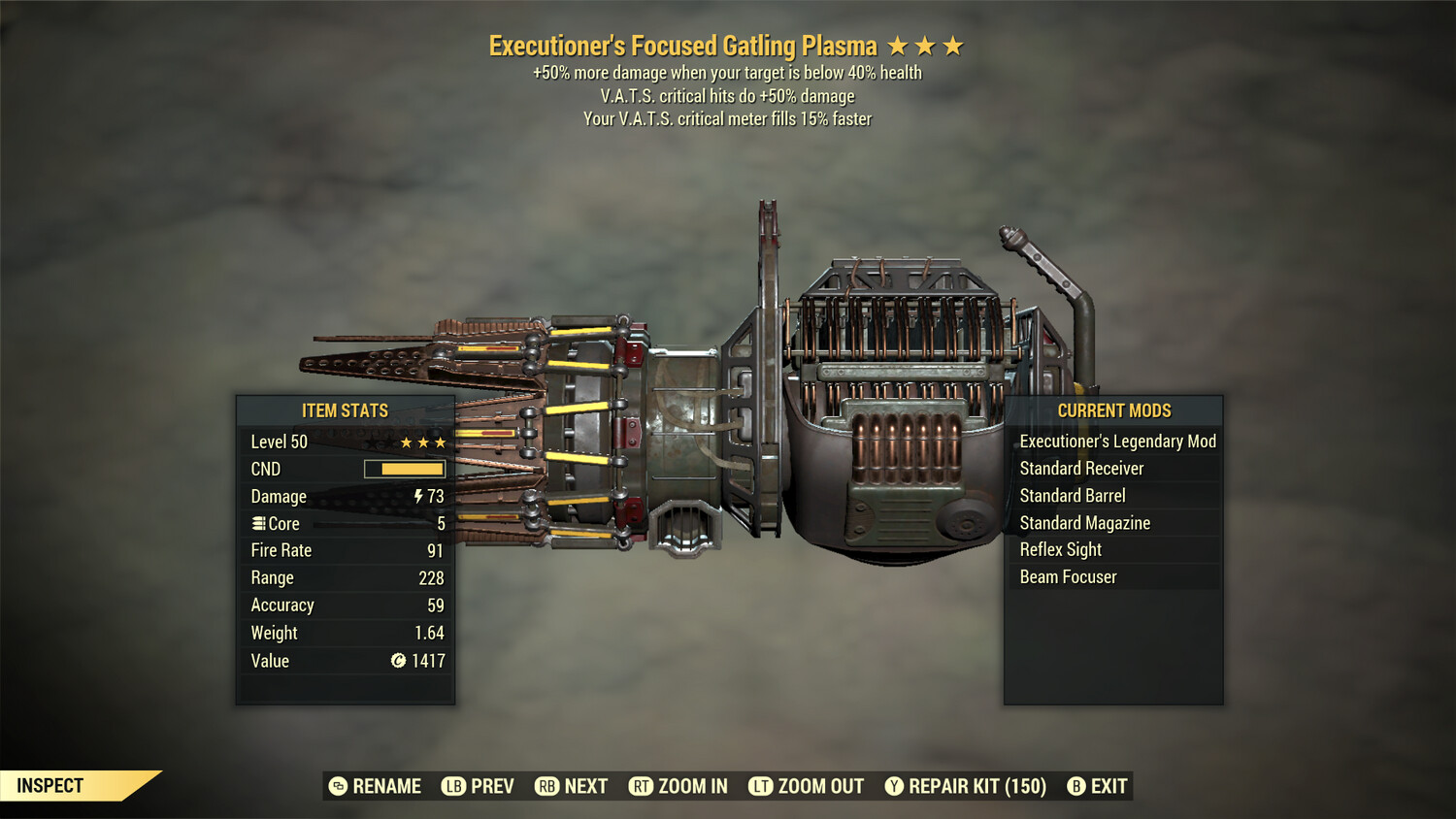Viewport: 1456px width, 819px height.
Task: Select the Executioner's Legendary Mod entry
Action: click(x=1116, y=441)
